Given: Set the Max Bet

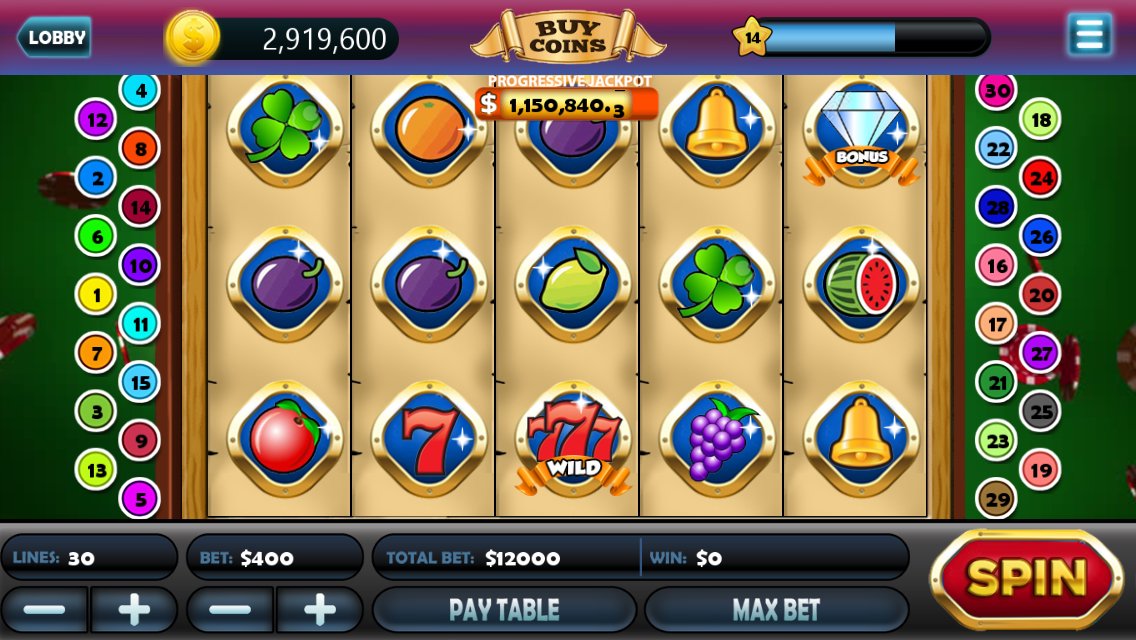Looking at the screenshot, I should tap(776, 609).
